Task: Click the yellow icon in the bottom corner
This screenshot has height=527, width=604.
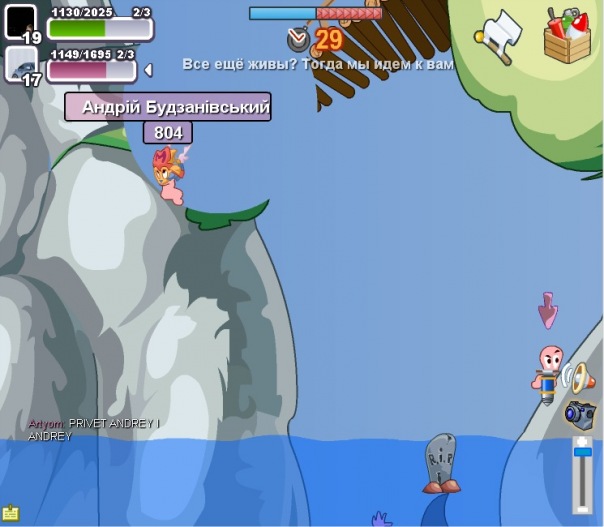Action: click(10, 512)
